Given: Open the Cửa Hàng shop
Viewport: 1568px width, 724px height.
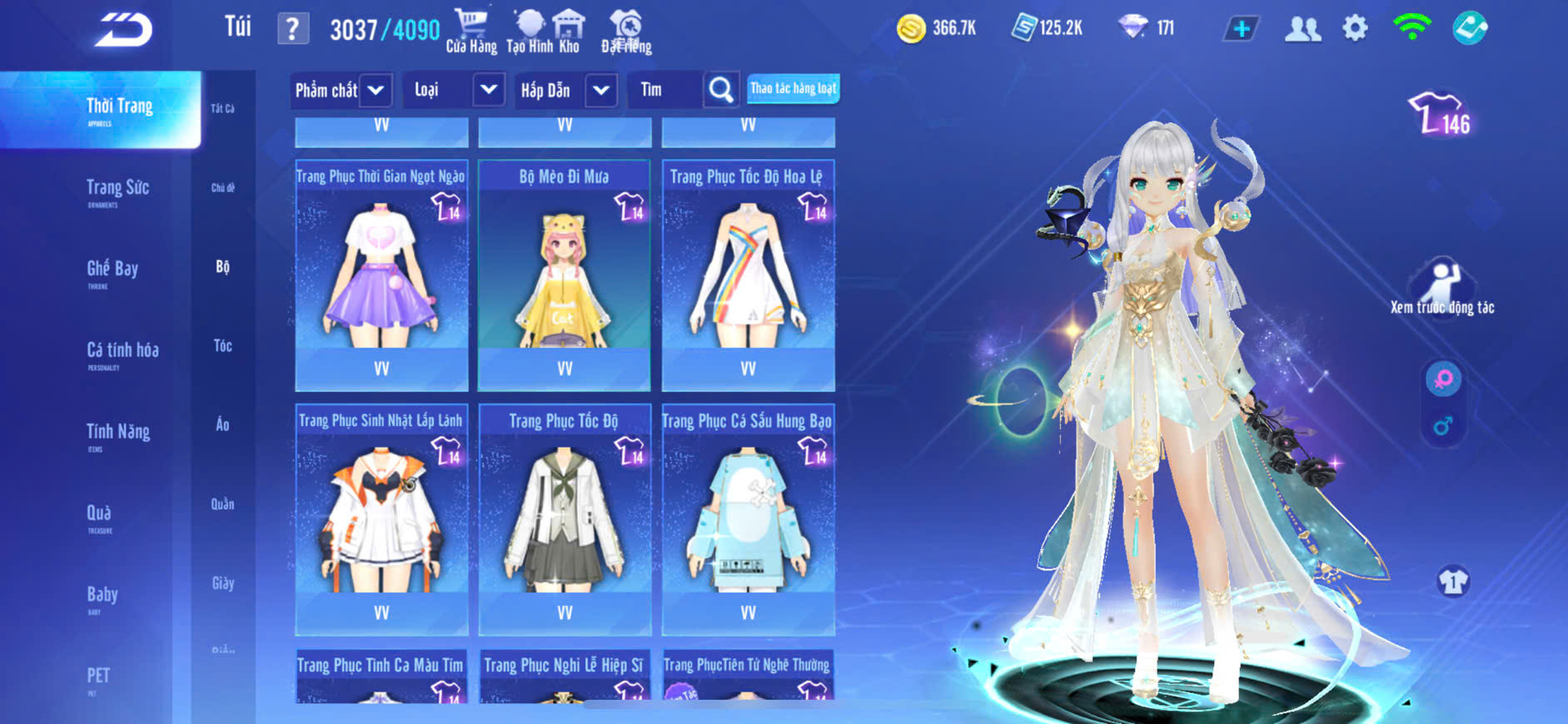Looking at the screenshot, I should (x=470, y=32).
